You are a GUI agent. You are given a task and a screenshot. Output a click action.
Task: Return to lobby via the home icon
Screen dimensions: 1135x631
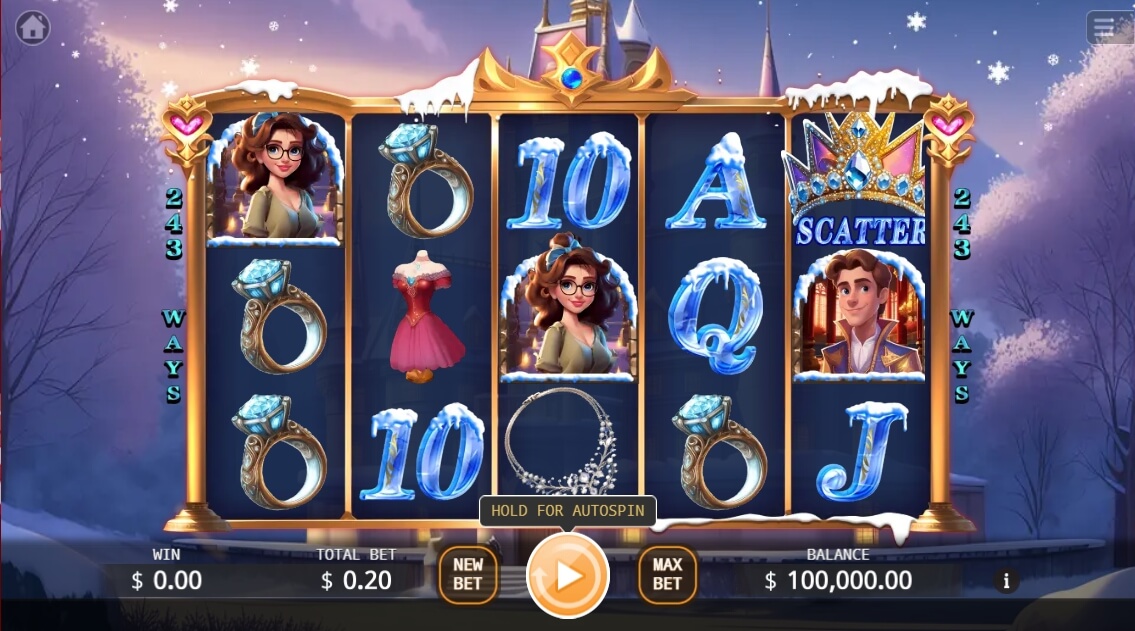click(33, 28)
